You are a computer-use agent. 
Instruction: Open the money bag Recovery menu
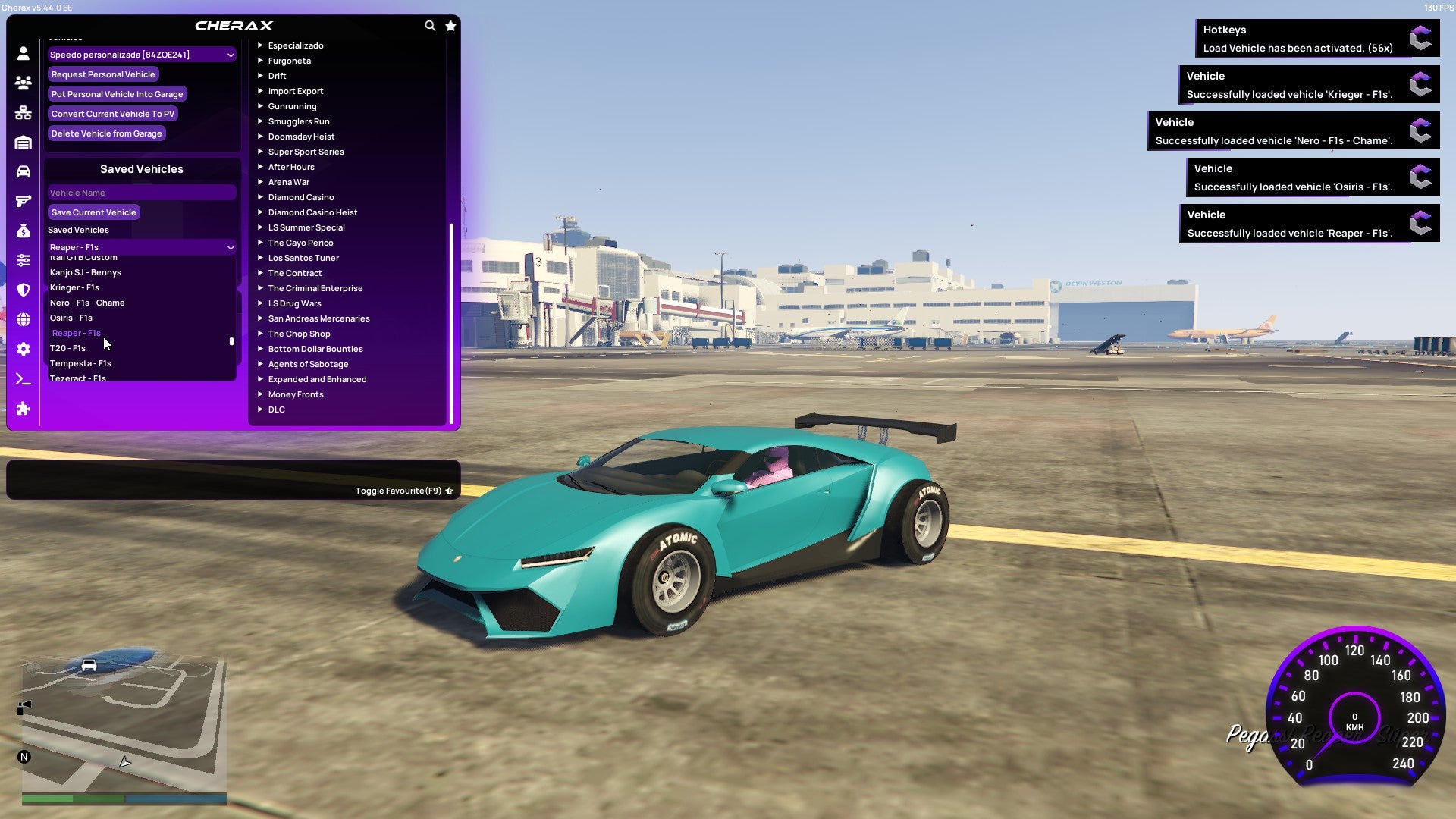pyautogui.click(x=23, y=231)
